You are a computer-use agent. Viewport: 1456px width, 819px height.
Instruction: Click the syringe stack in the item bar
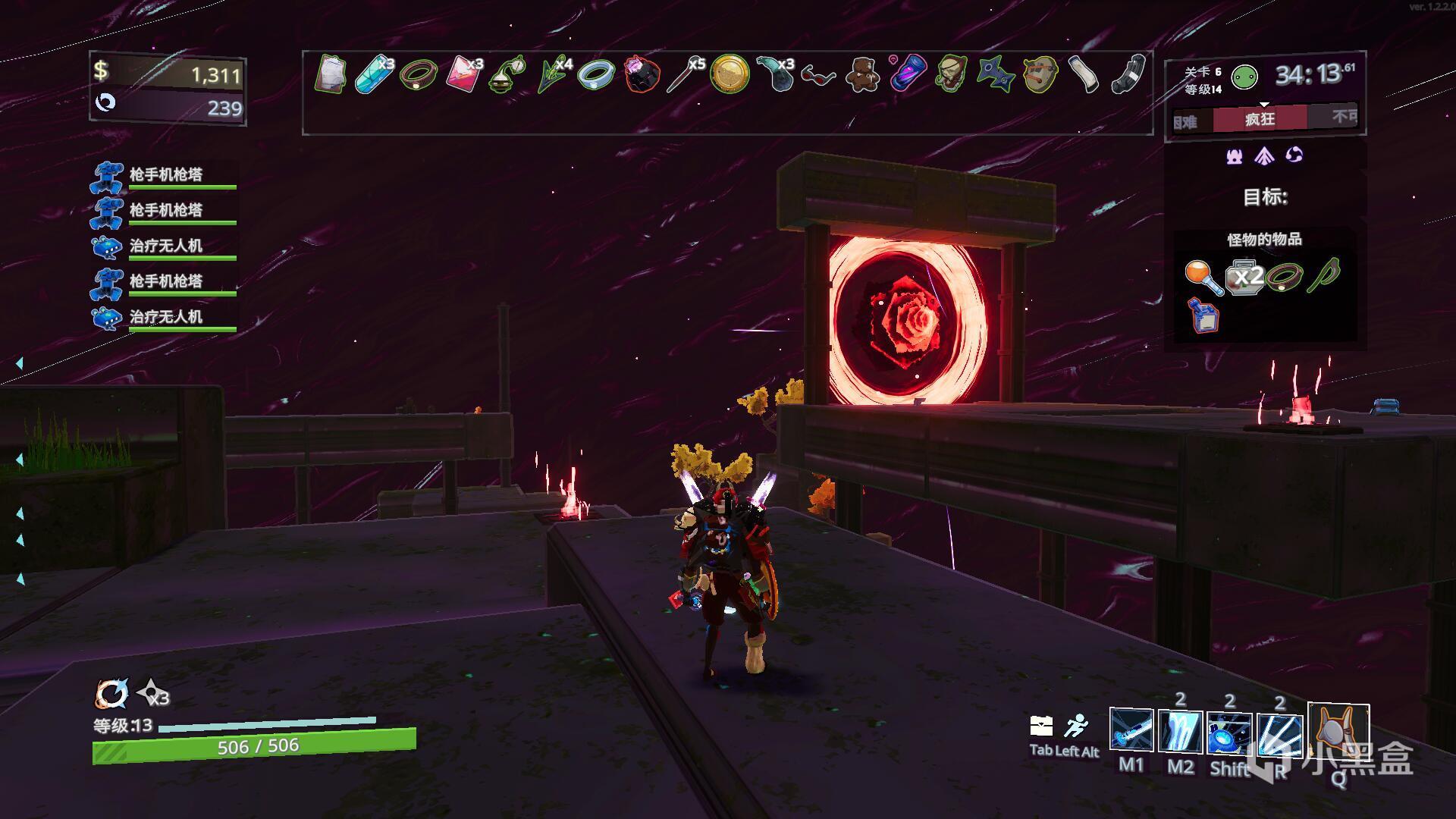click(x=685, y=74)
